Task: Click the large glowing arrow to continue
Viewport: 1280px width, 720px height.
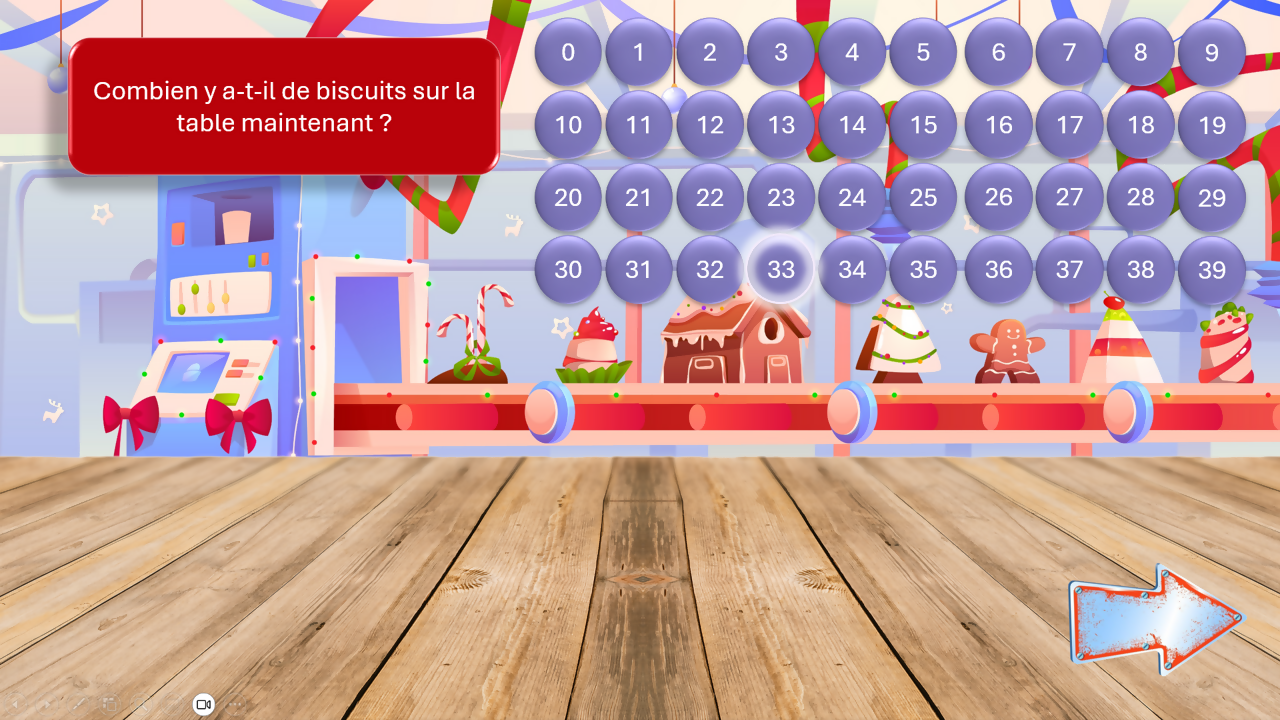Action: [1155, 620]
